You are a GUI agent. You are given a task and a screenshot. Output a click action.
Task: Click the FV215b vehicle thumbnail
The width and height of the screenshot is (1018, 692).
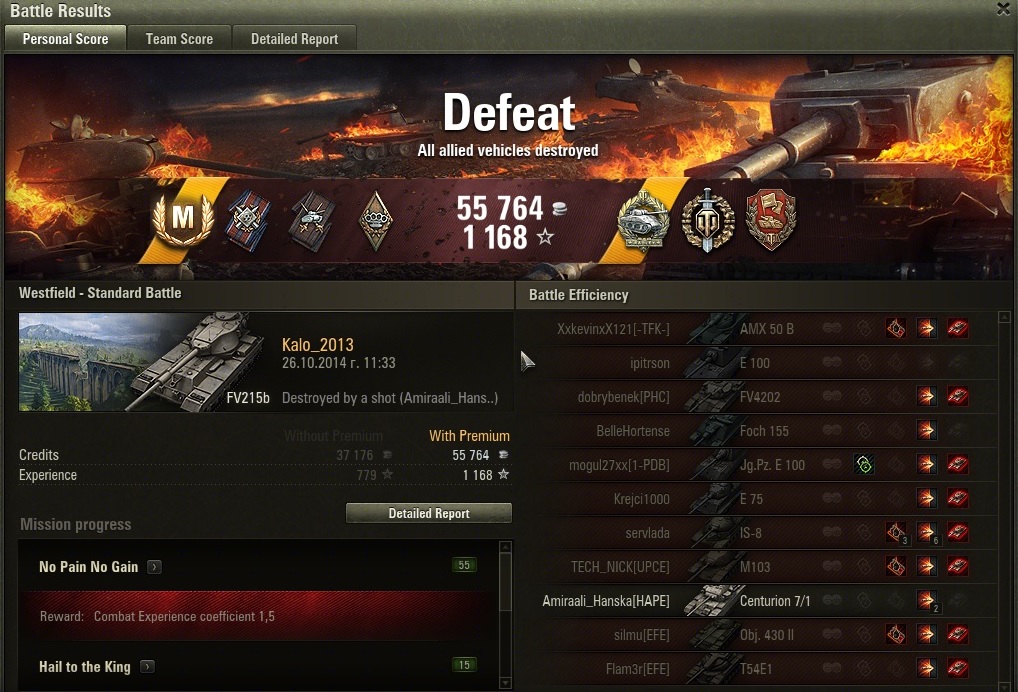(145, 362)
